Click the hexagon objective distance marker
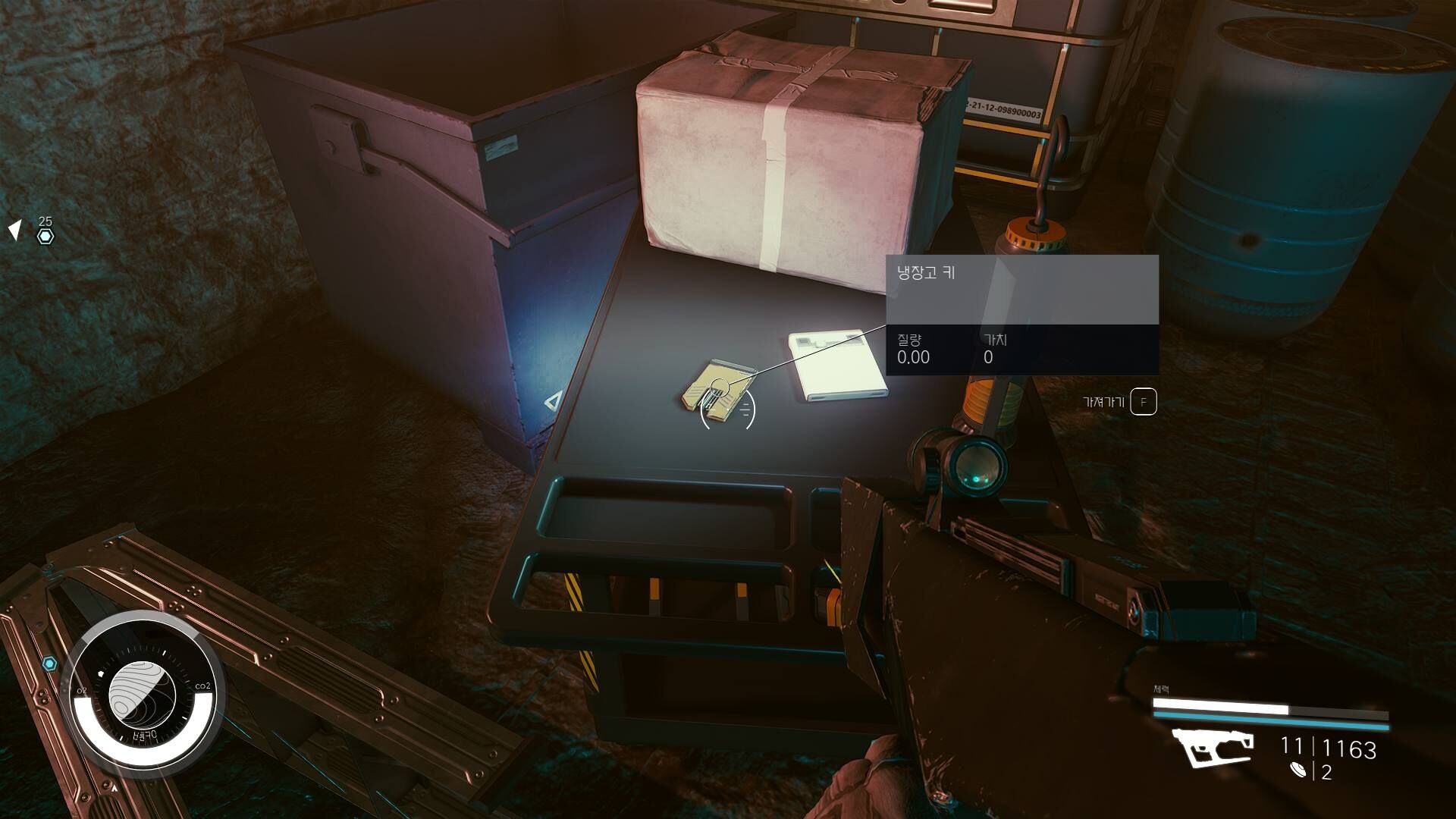The image size is (1456, 819). (x=45, y=236)
